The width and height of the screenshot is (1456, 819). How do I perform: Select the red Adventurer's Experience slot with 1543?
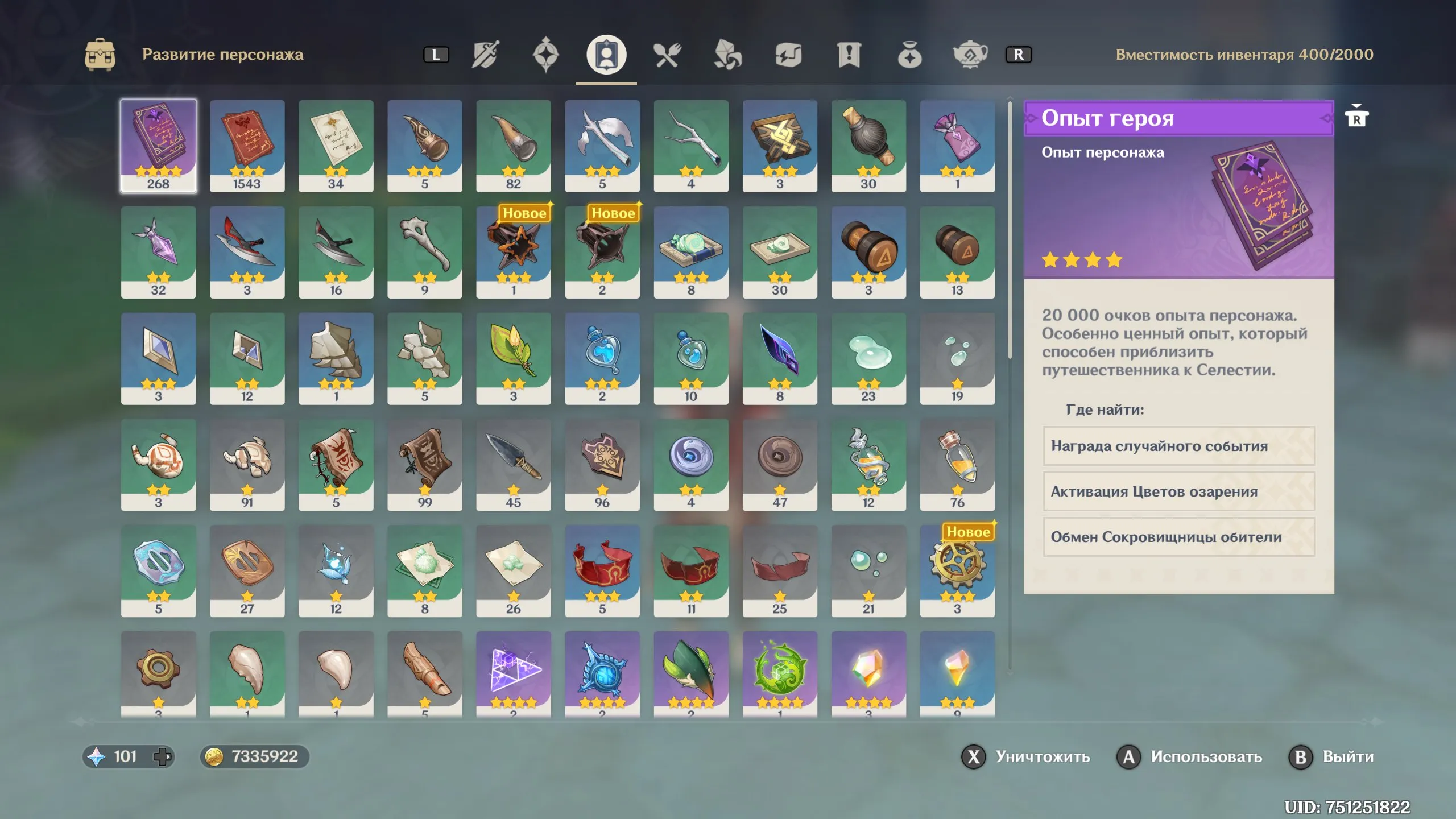(247, 146)
